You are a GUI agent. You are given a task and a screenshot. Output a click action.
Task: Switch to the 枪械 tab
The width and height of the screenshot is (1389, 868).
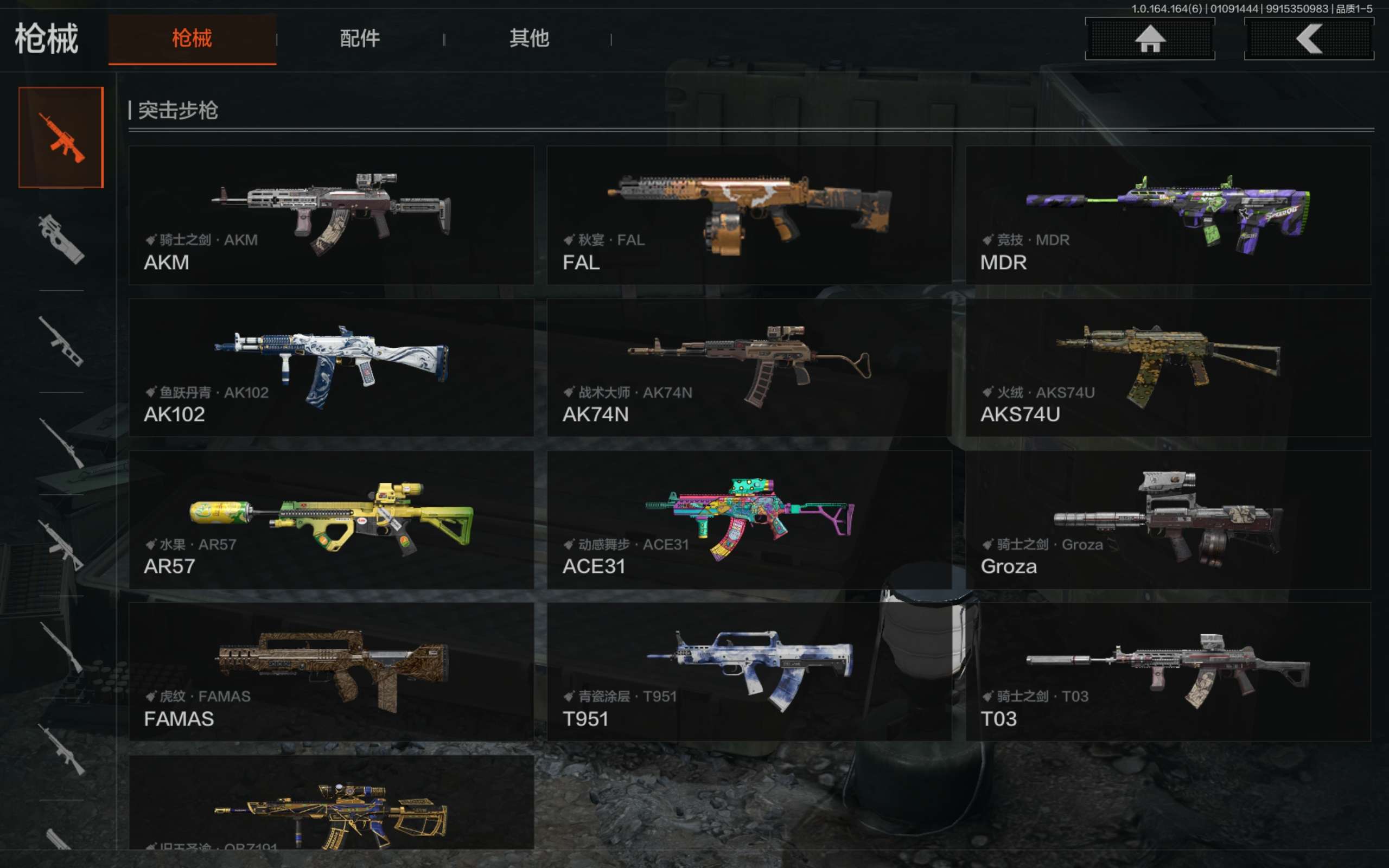[192, 39]
